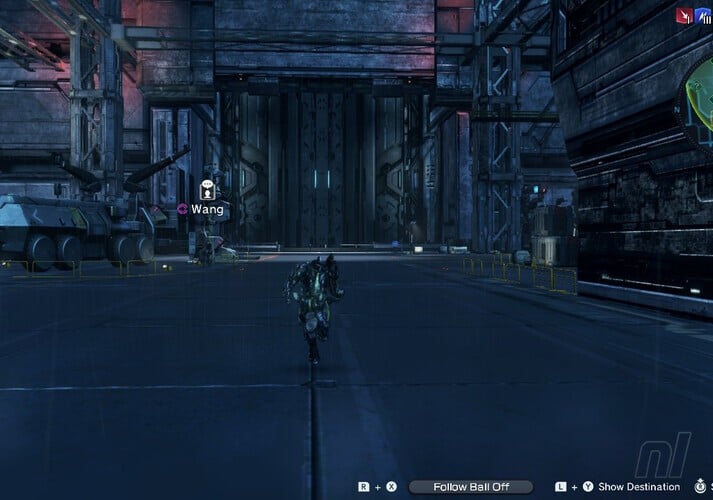Select the red buff icon
This screenshot has width=713, height=500.
coord(685,15)
